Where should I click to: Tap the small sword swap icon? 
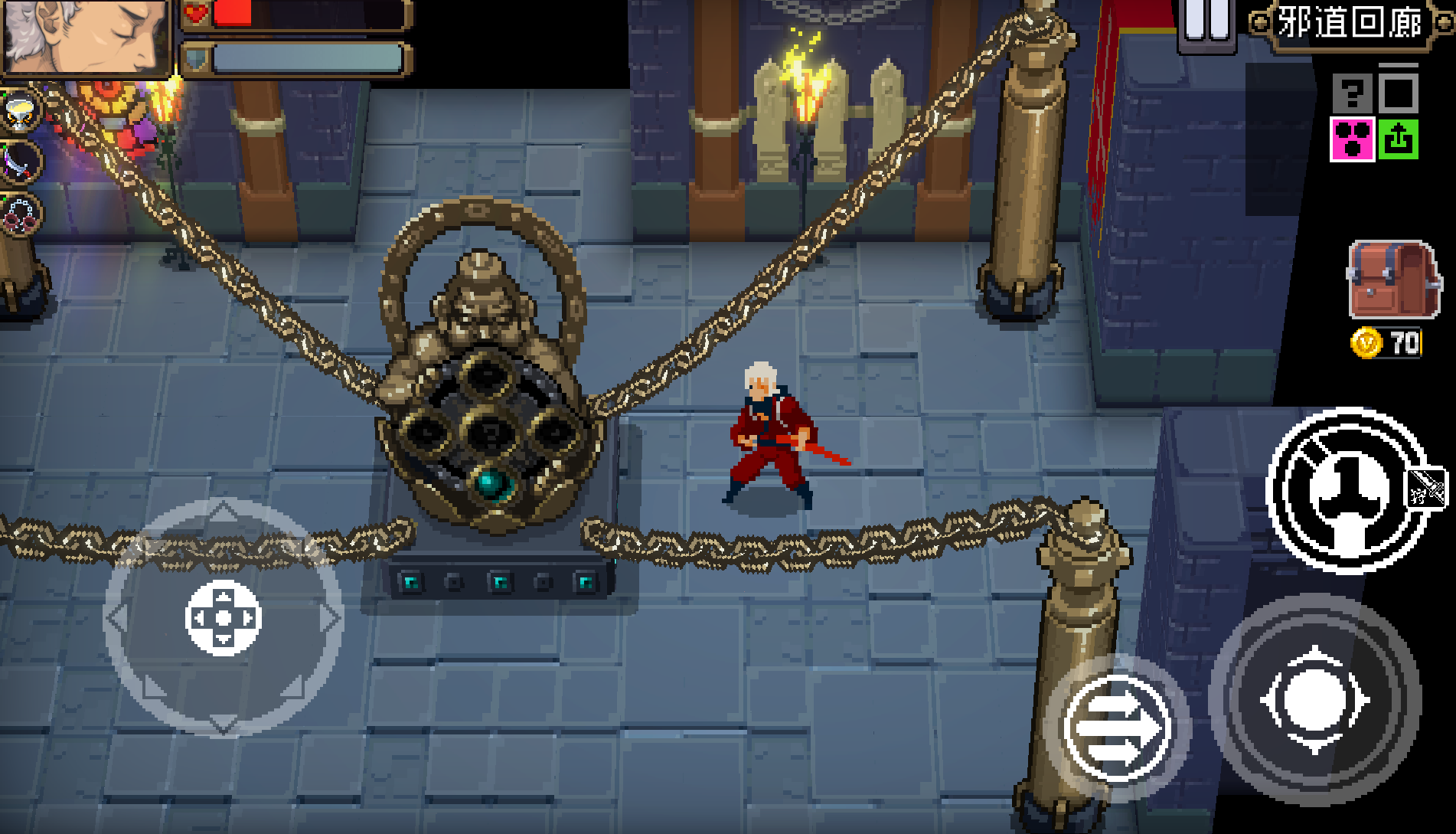click(x=1427, y=487)
